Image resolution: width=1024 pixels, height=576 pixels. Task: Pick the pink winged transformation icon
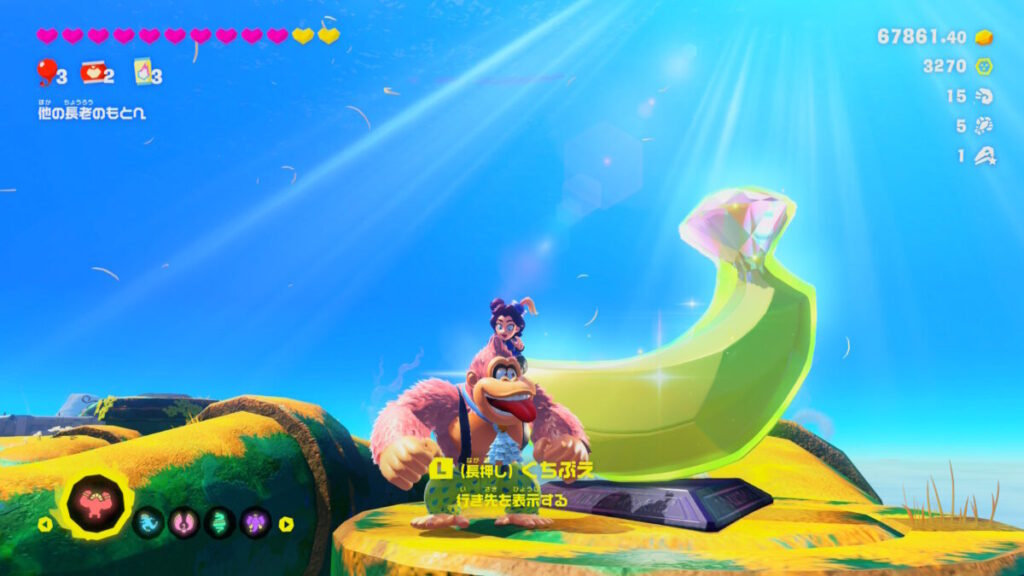point(184,522)
